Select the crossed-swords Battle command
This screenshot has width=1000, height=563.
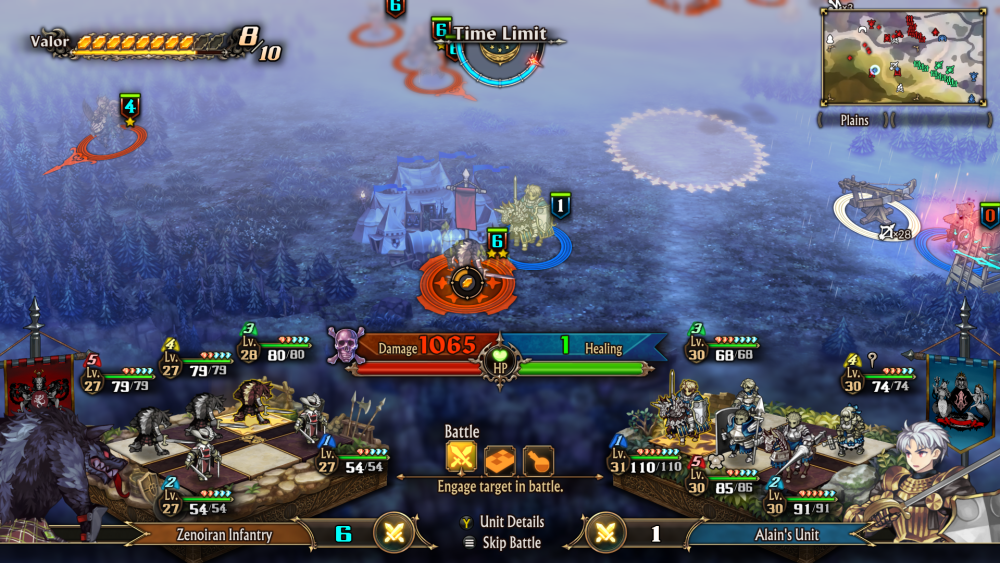click(461, 459)
